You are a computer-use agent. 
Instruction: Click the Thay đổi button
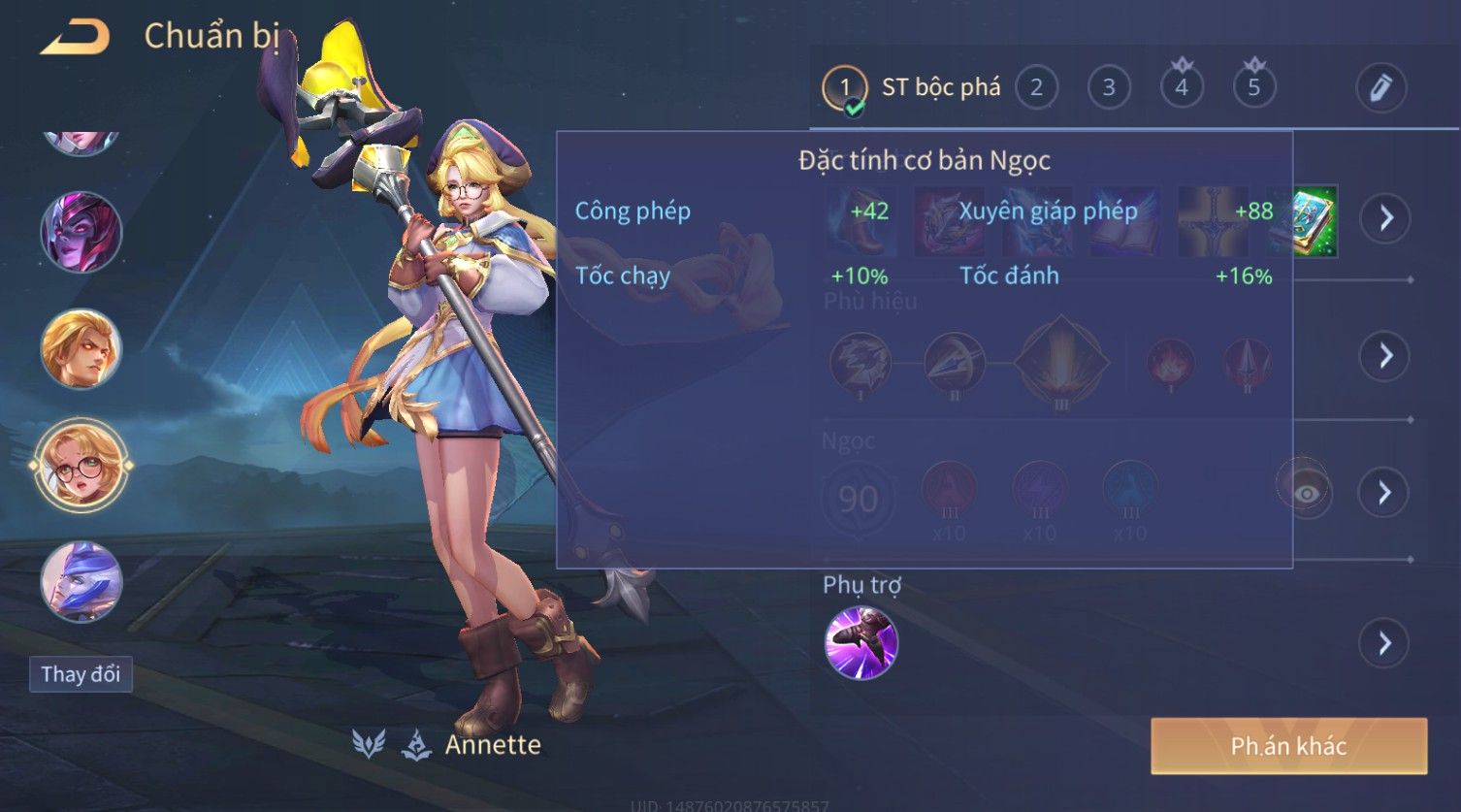pyautogui.click(x=81, y=674)
